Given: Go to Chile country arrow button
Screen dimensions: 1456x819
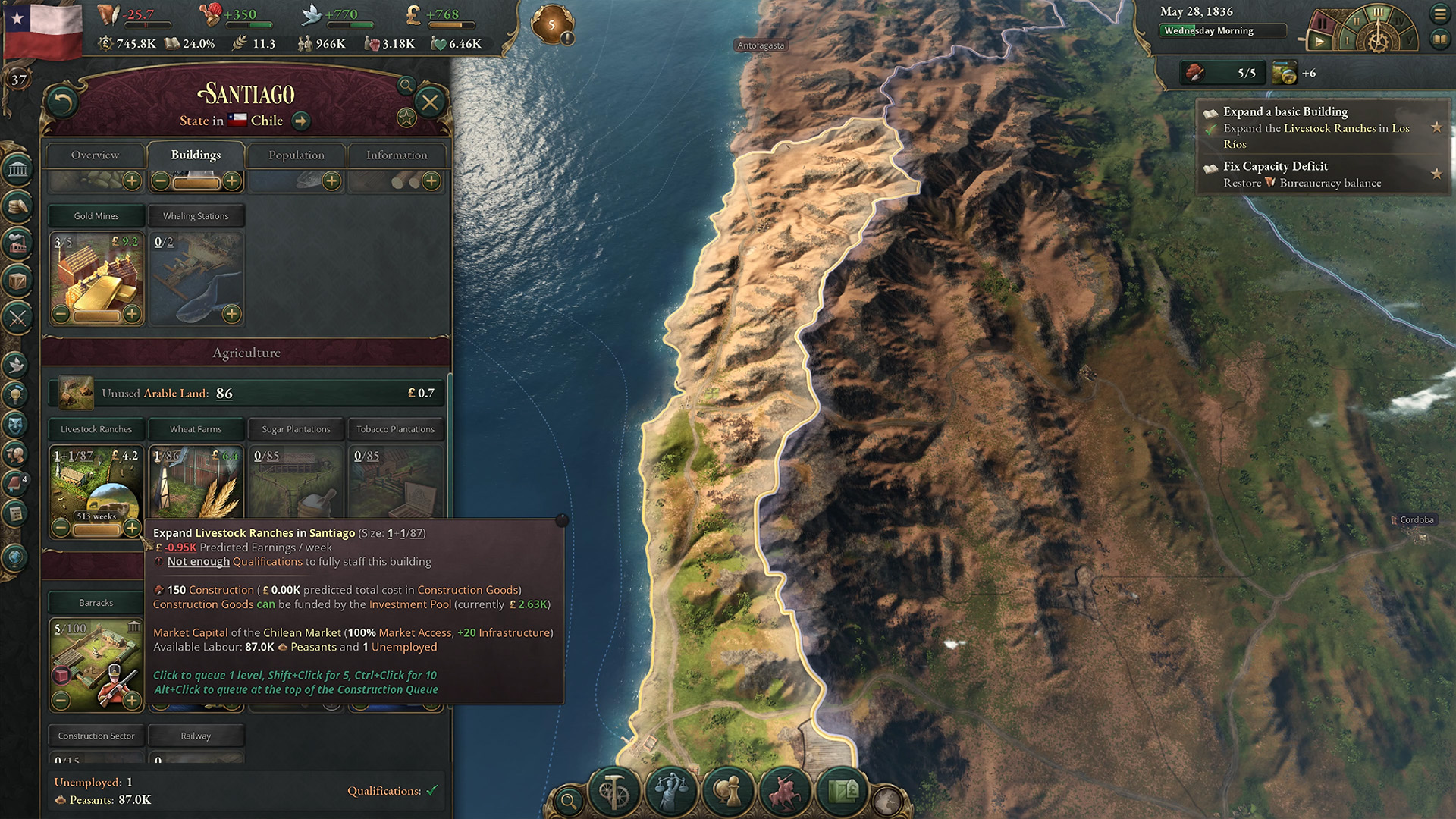Looking at the screenshot, I should [301, 121].
